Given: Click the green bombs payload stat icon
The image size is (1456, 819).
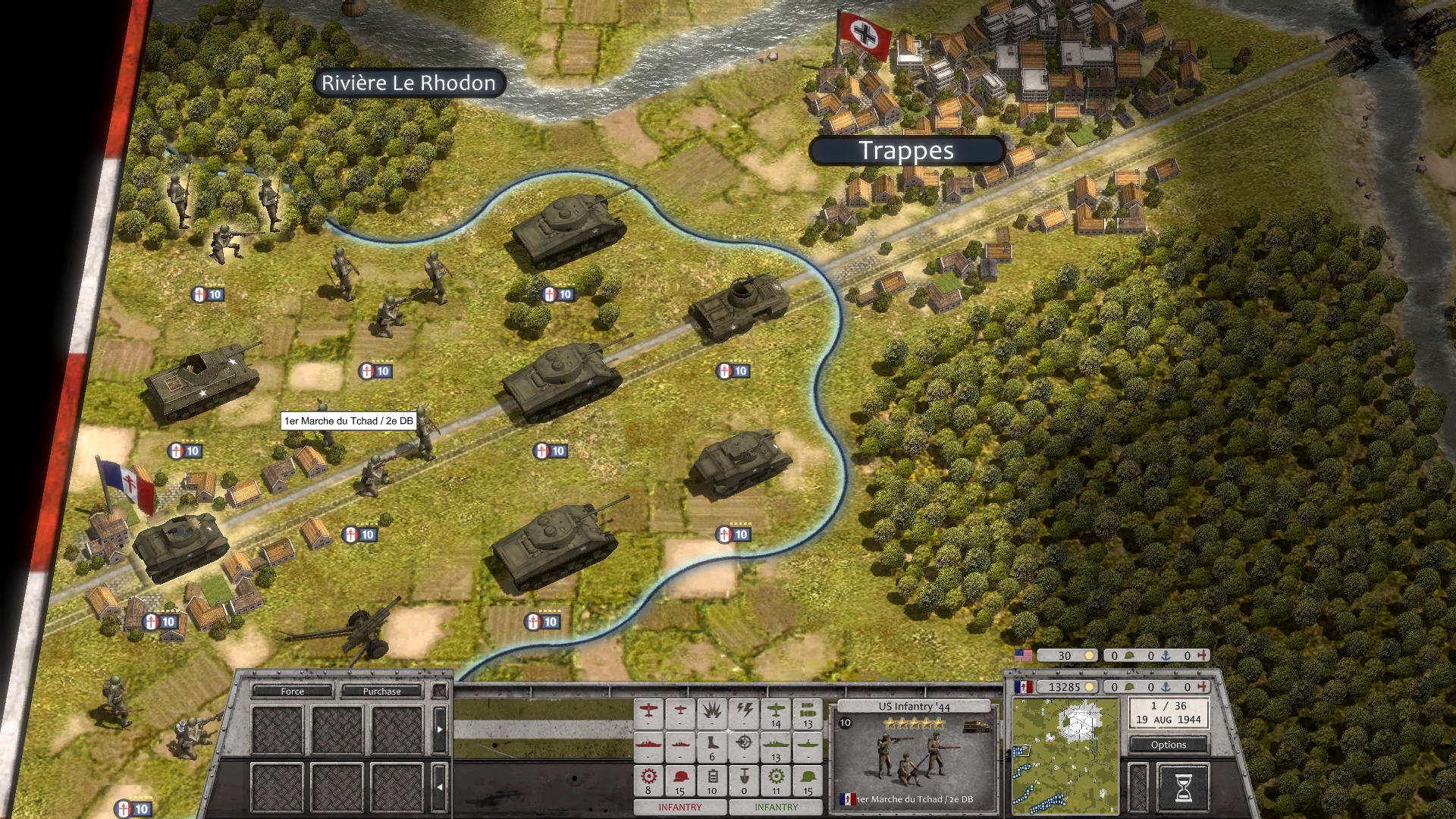Looking at the screenshot, I should [x=808, y=710].
